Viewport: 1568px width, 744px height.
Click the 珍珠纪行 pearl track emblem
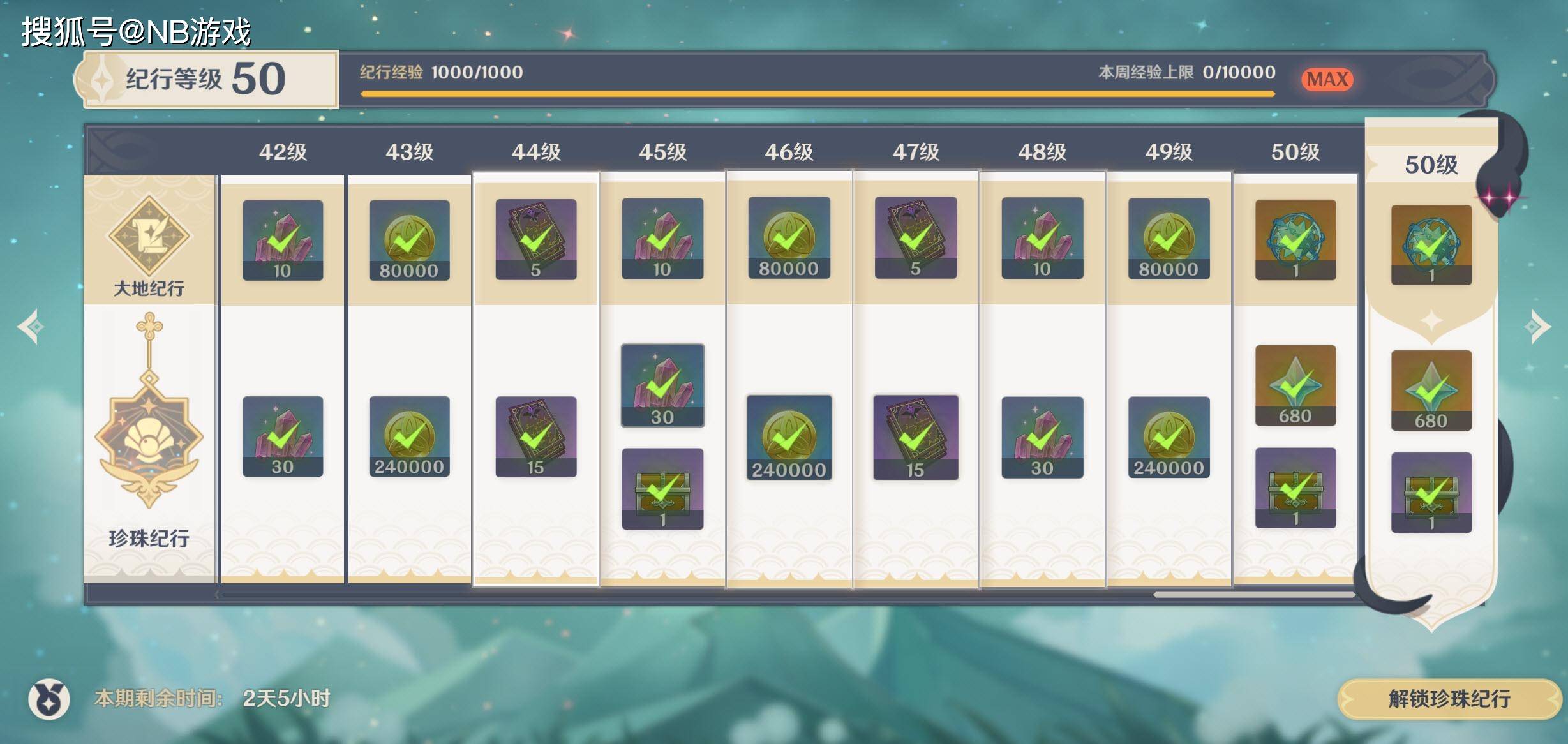coord(149,434)
